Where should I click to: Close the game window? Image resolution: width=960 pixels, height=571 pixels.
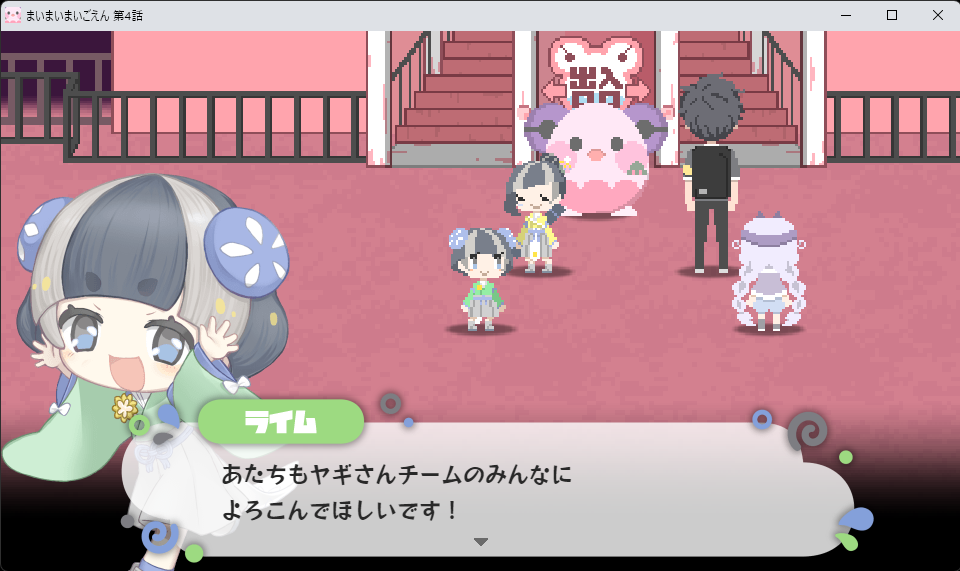tap(937, 15)
